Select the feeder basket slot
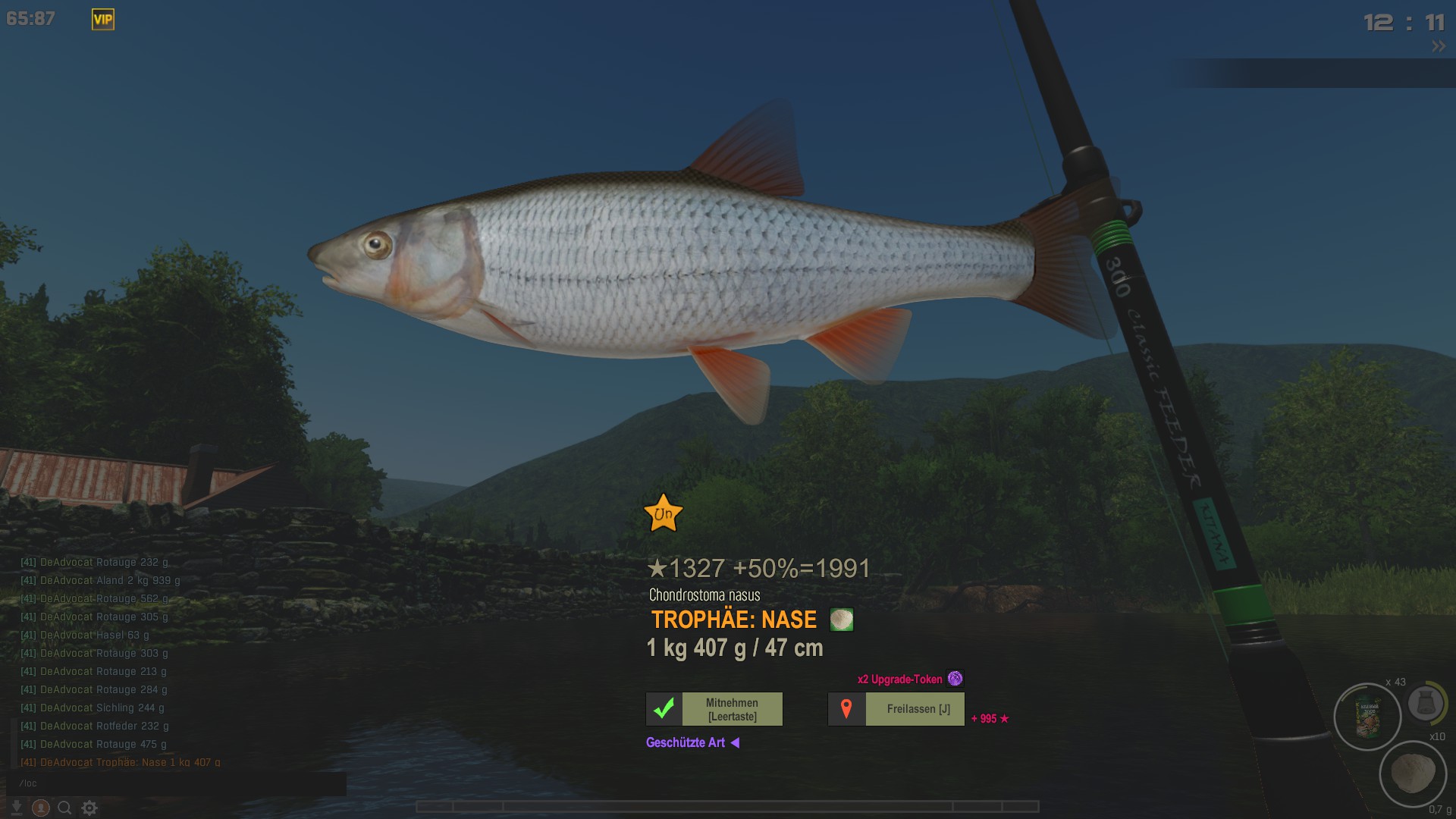 [x=1425, y=703]
